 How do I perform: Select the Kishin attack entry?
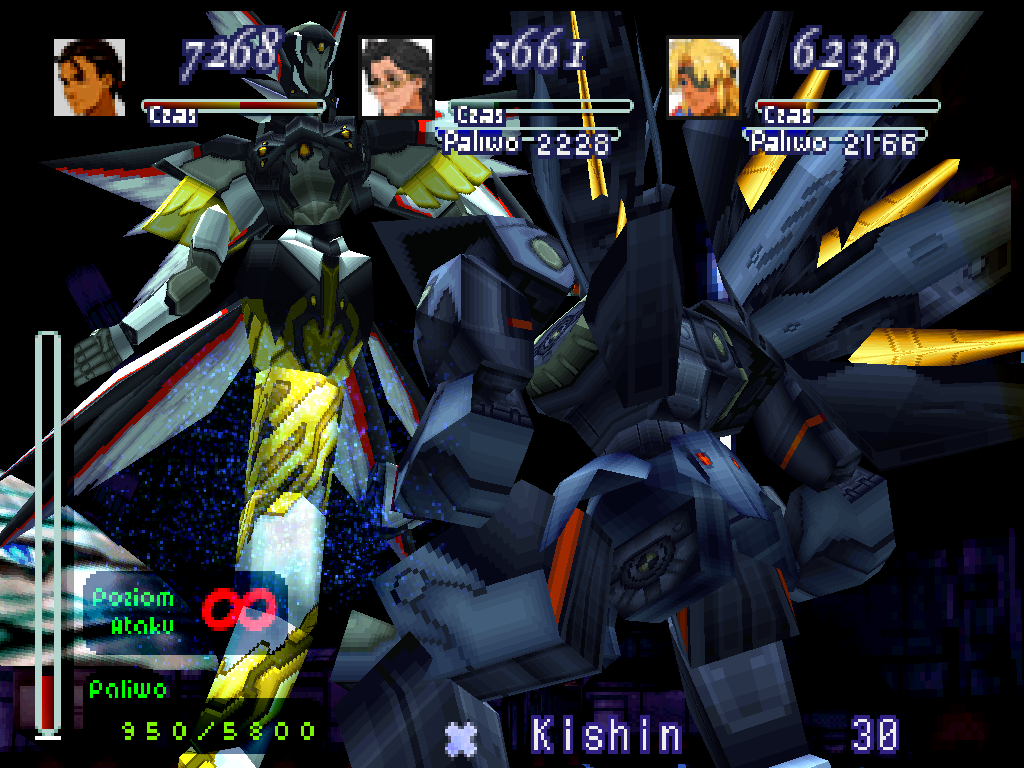pyautogui.click(x=606, y=736)
